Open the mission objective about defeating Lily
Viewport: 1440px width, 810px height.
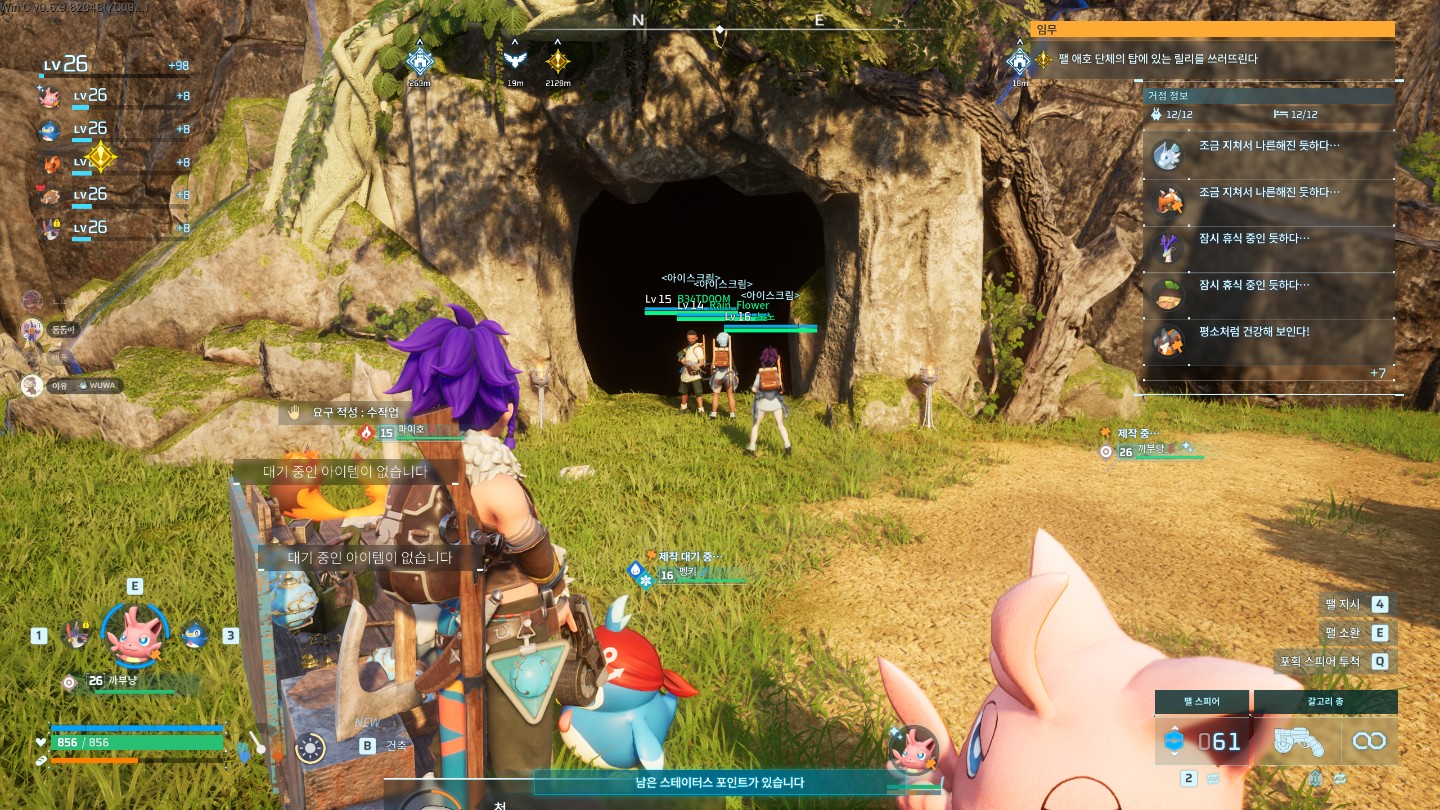tap(1214, 59)
